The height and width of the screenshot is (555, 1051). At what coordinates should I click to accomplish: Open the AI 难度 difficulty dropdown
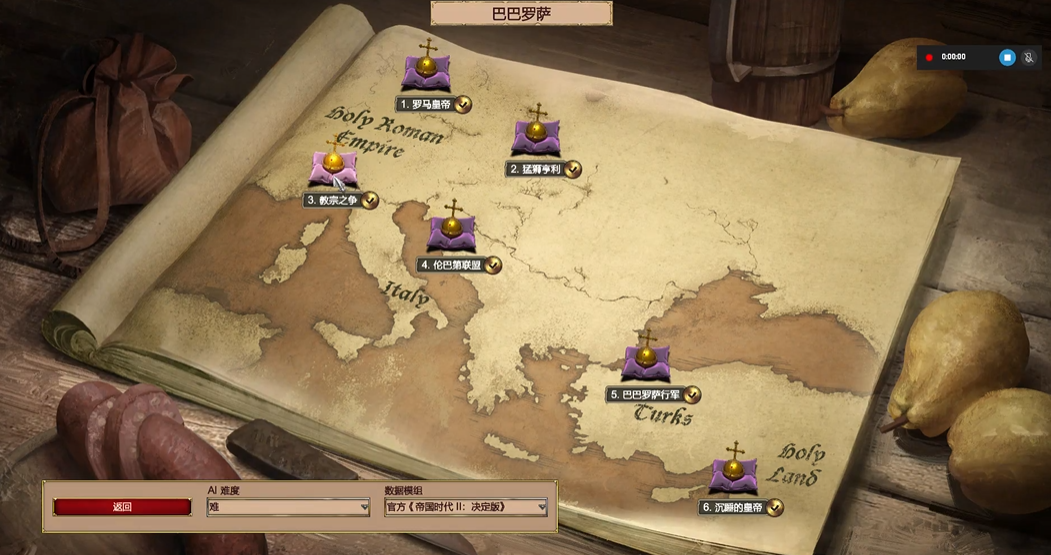pos(288,508)
